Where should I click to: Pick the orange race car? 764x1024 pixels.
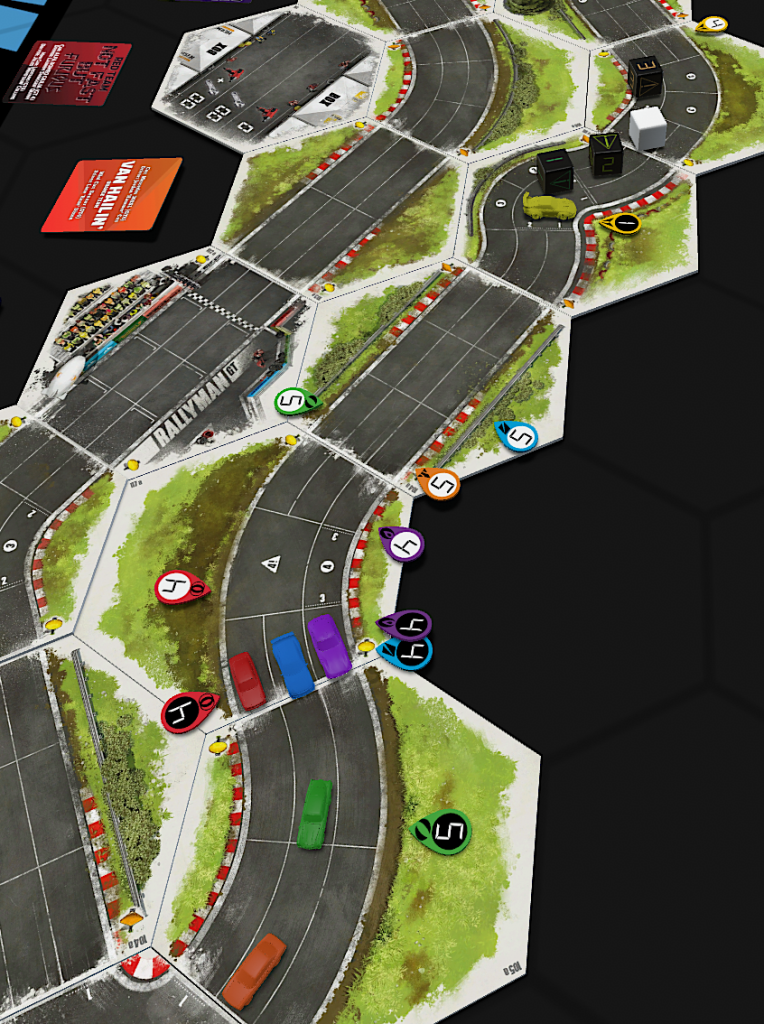[x=253, y=970]
